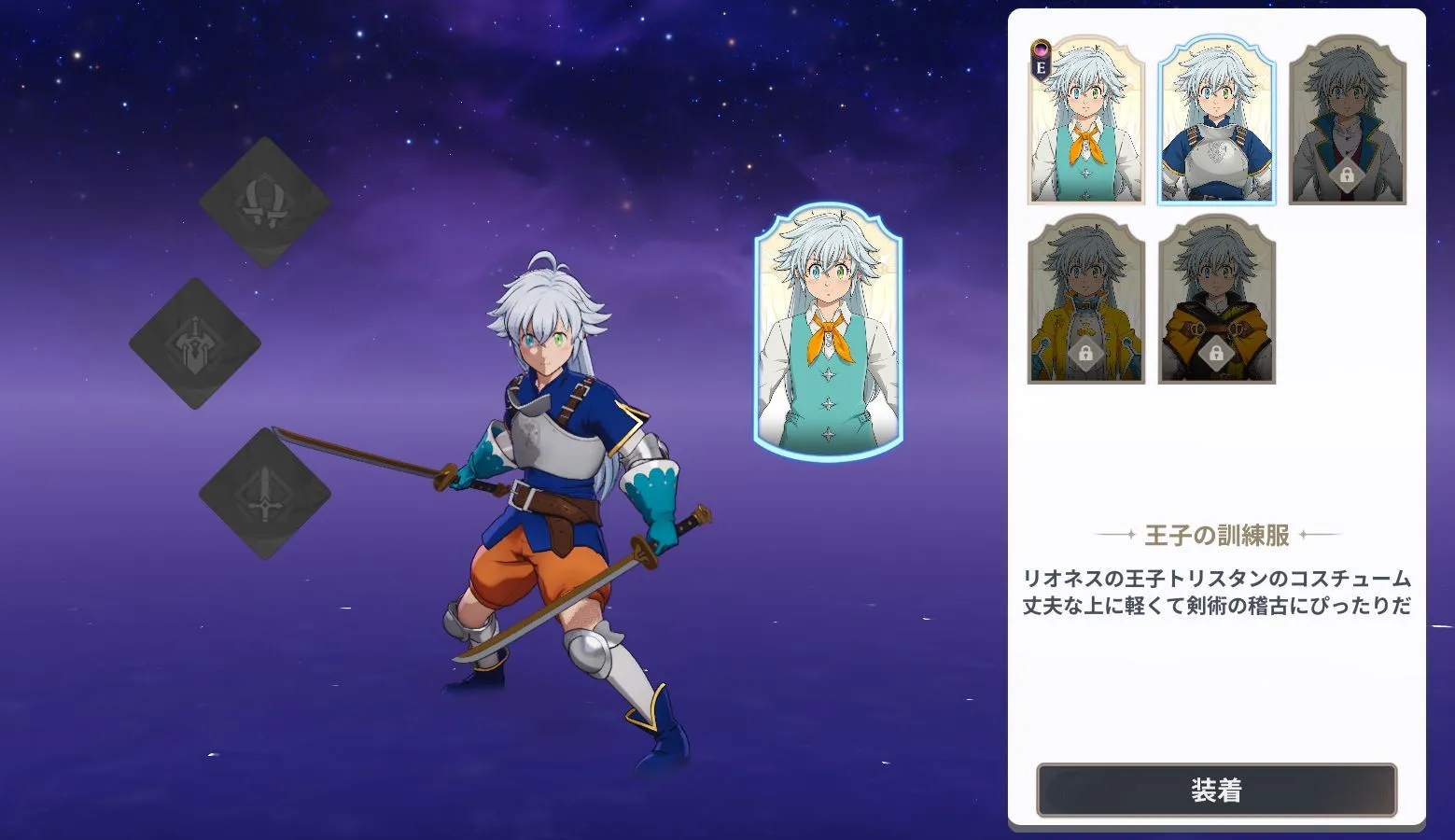Image resolution: width=1455 pixels, height=840 pixels.
Task: Click the costume description text
Action: [1215, 590]
